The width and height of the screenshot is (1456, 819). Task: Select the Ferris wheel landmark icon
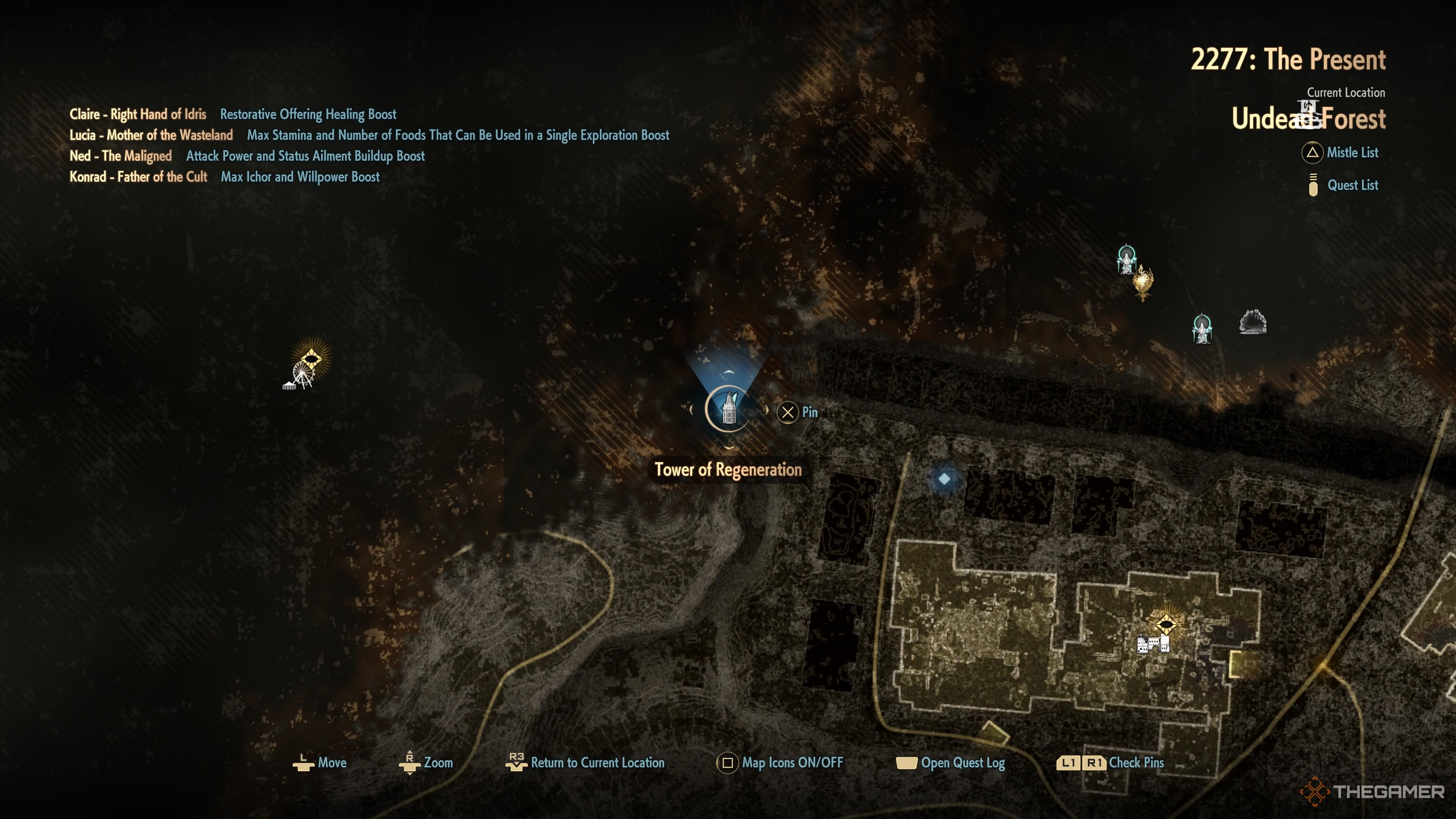coord(301,376)
